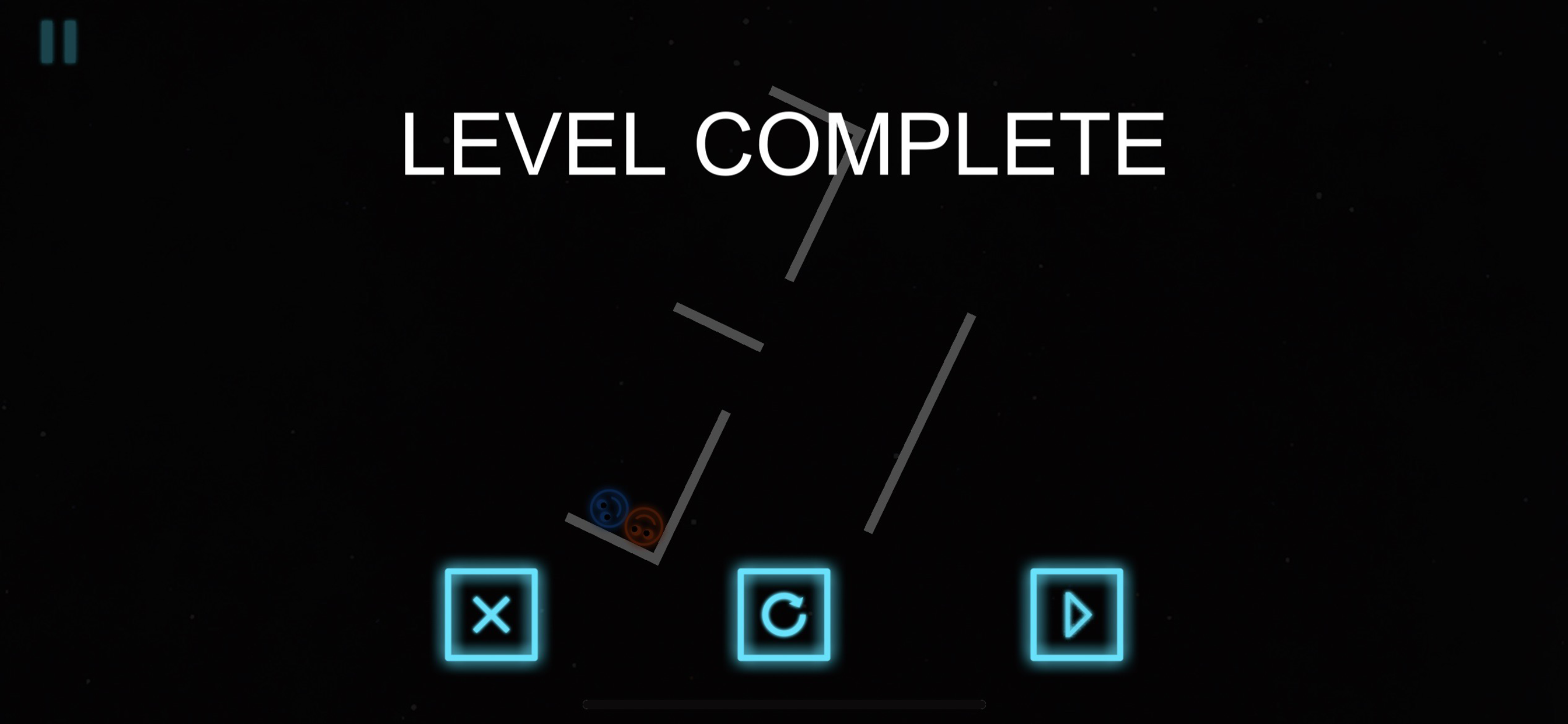Tap the white home indicator bar at bottom
The height and width of the screenshot is (724, 1568).
coord(784,704)
